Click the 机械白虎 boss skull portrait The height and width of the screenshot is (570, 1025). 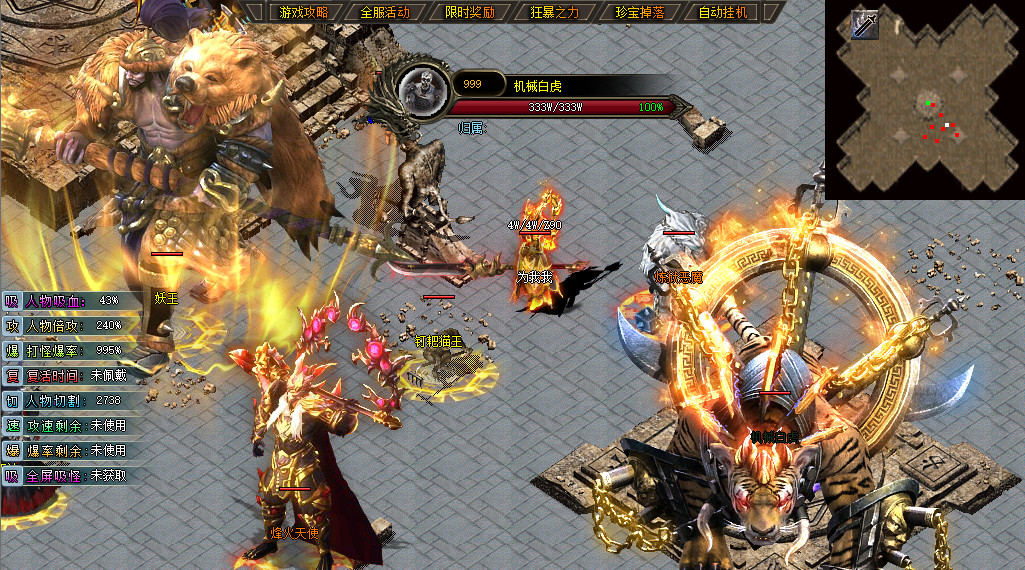coord(422,90)
